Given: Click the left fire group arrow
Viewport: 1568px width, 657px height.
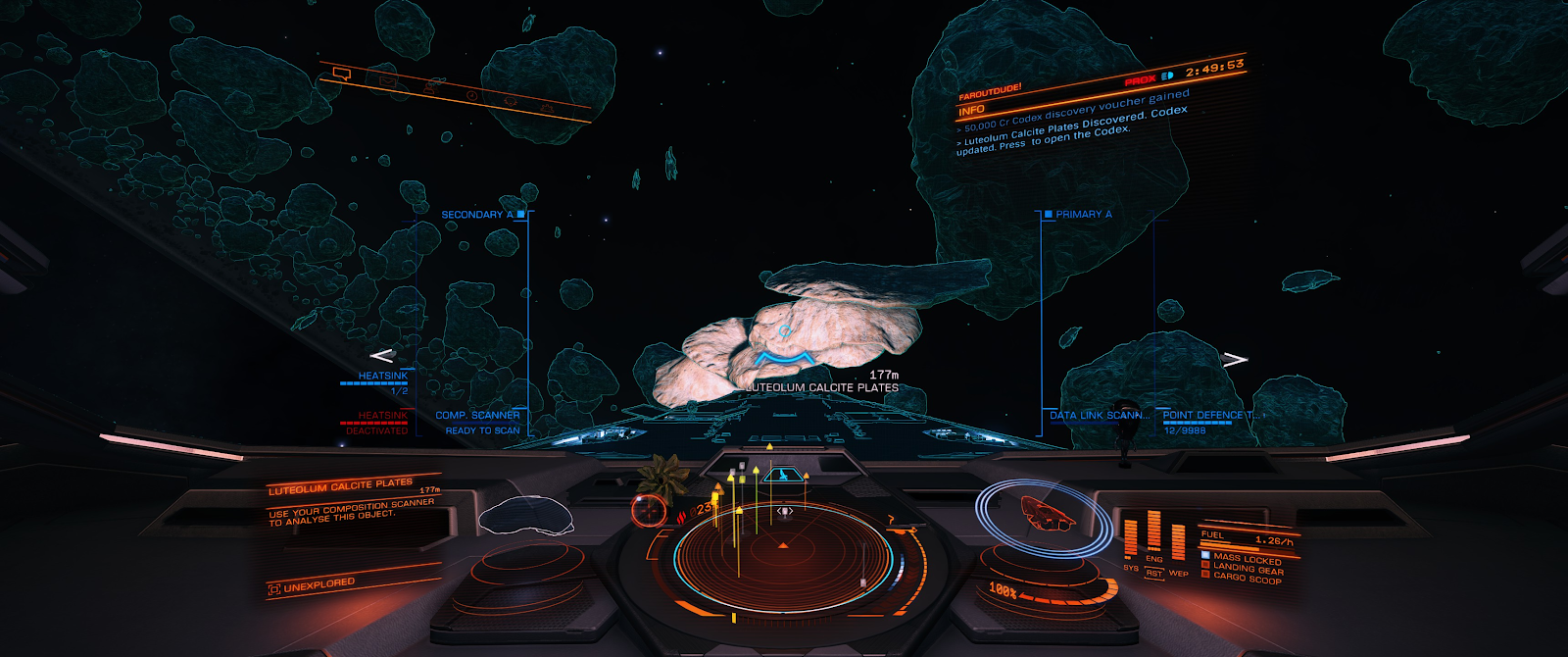Looking at the screenshot, I should (x=381, y=355).
